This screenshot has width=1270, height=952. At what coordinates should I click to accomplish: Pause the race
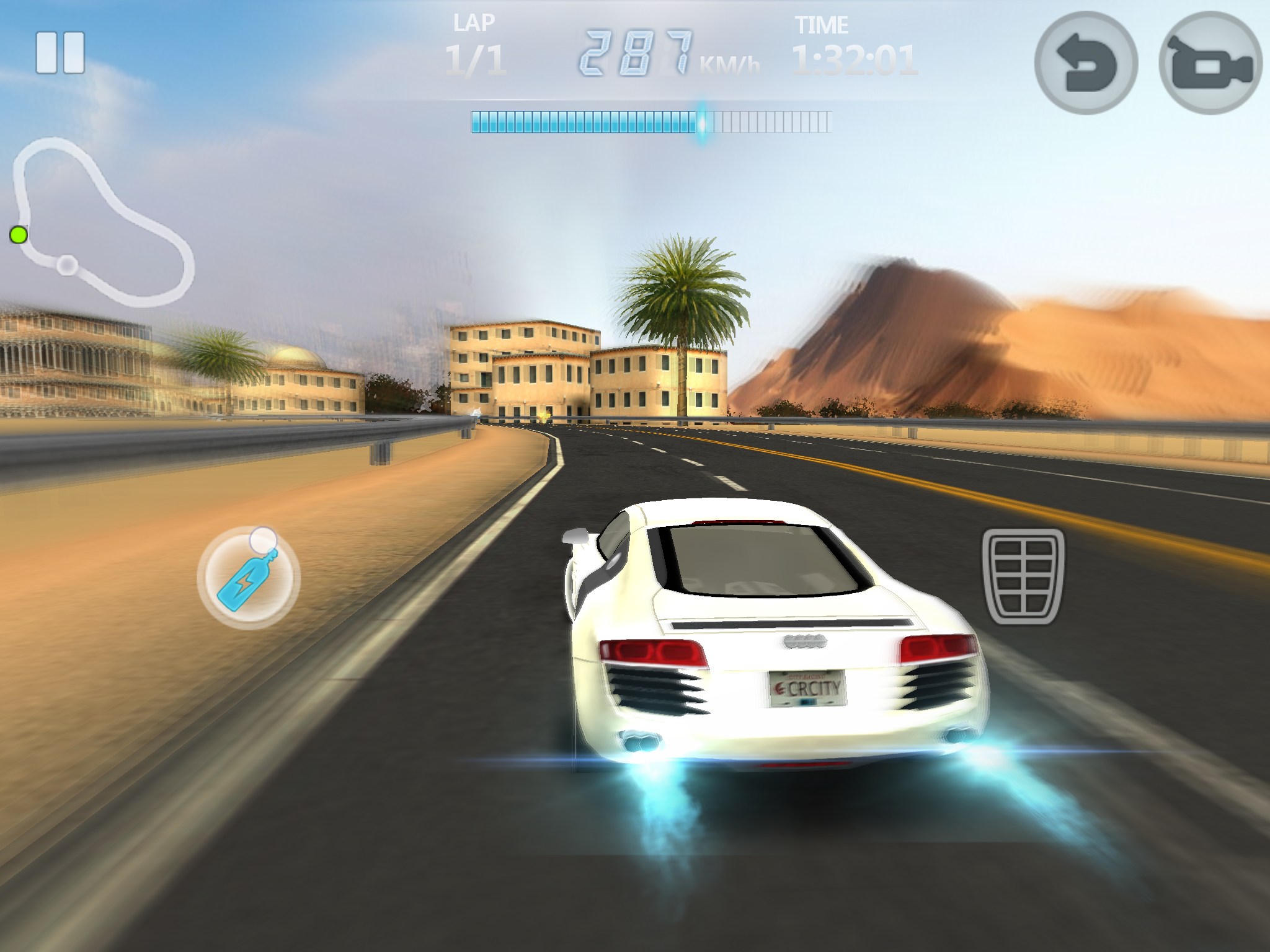(x=60, y=53)
